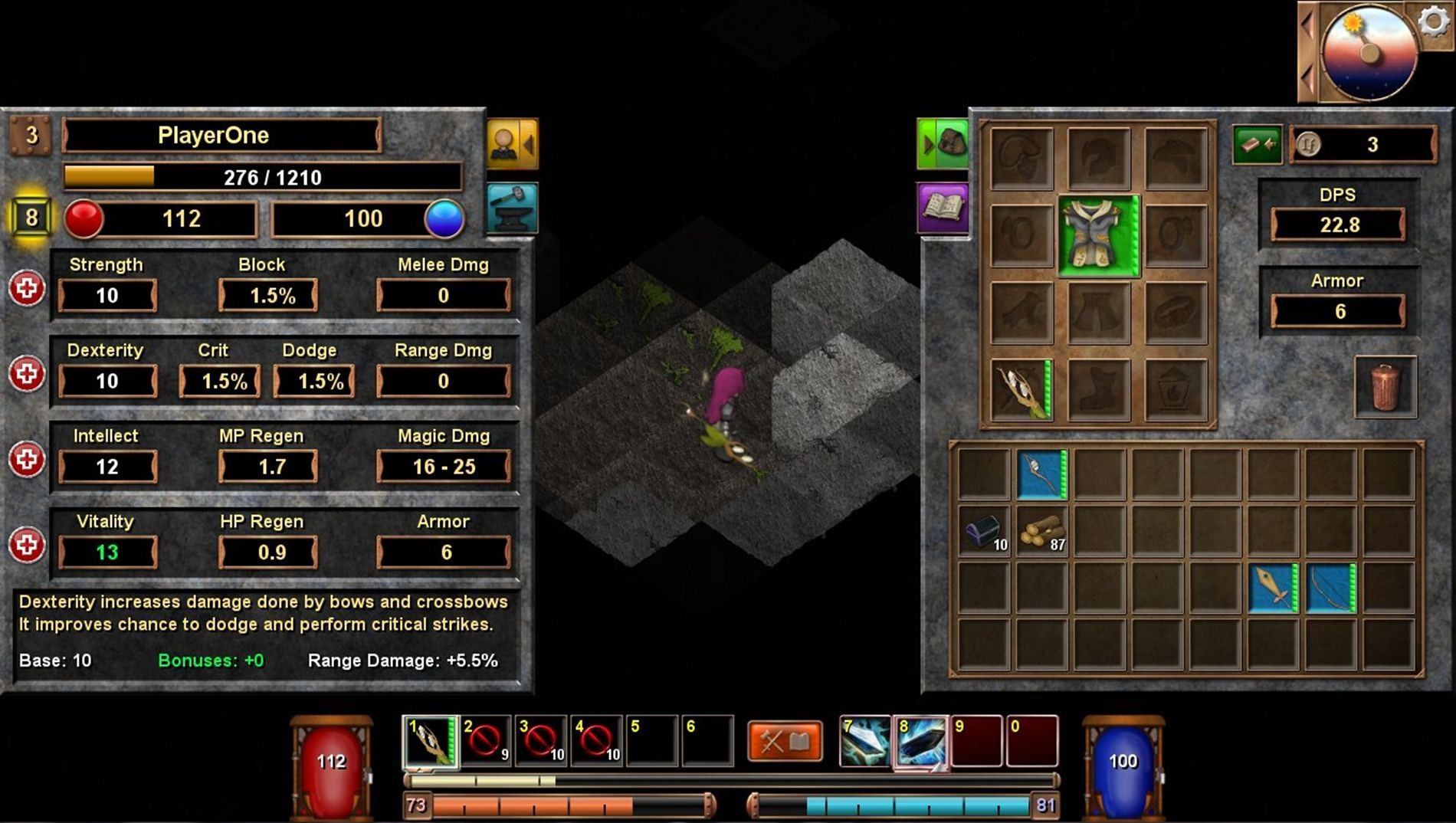Click the green inventory sort button
This screenshot has width=1456, height=823.
1257,144
